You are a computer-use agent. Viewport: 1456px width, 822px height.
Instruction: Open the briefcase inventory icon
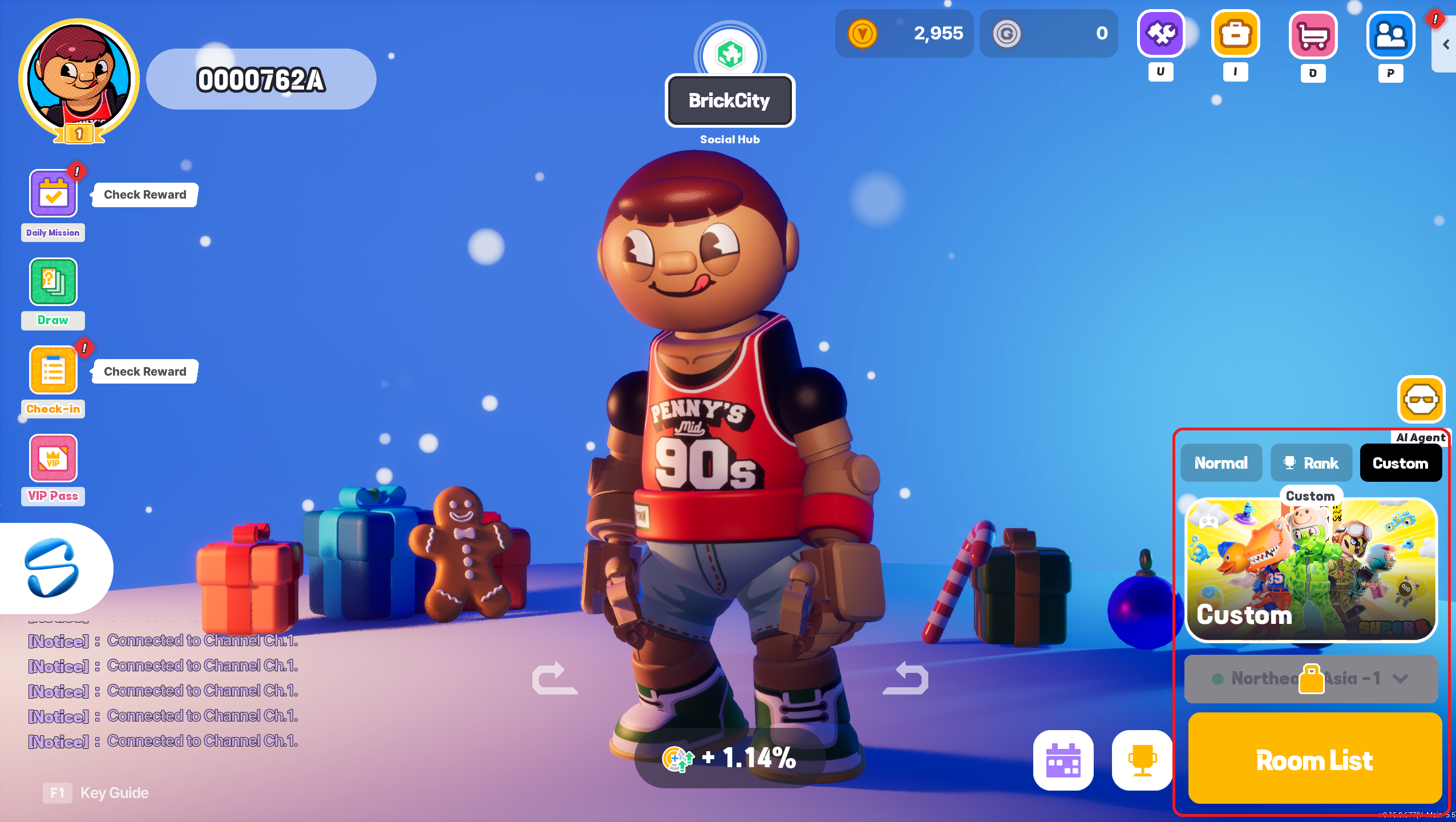click(x=1235, y=34)
